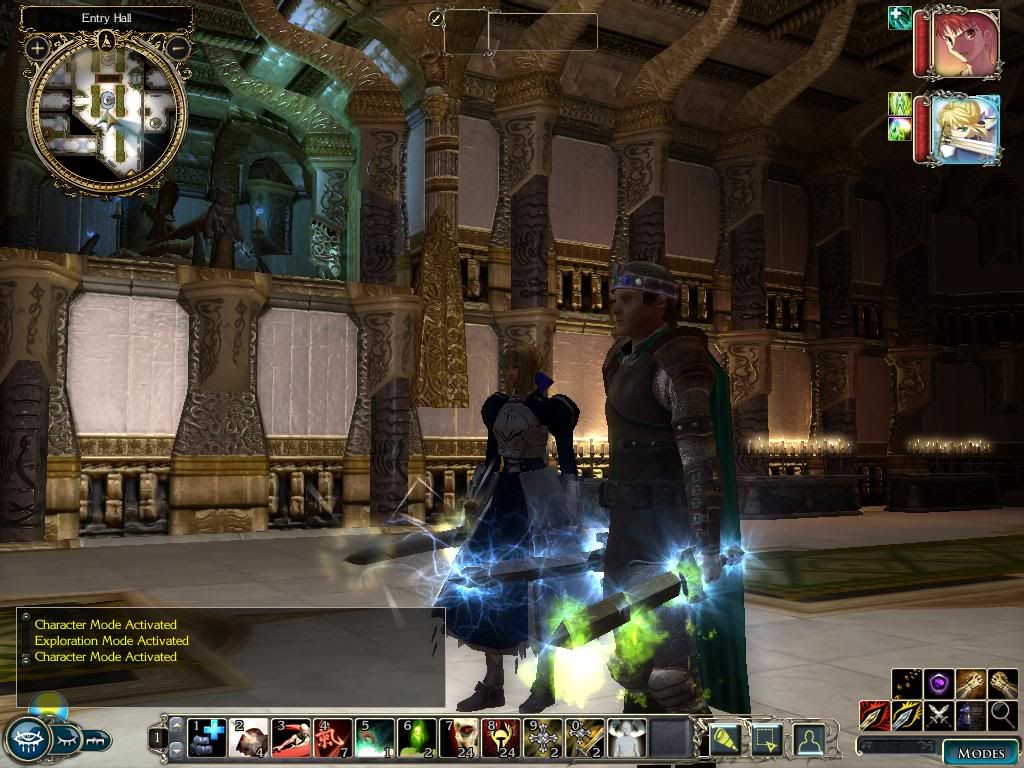Use hotbar slot 9 silver cross ability

coord(543,738)
